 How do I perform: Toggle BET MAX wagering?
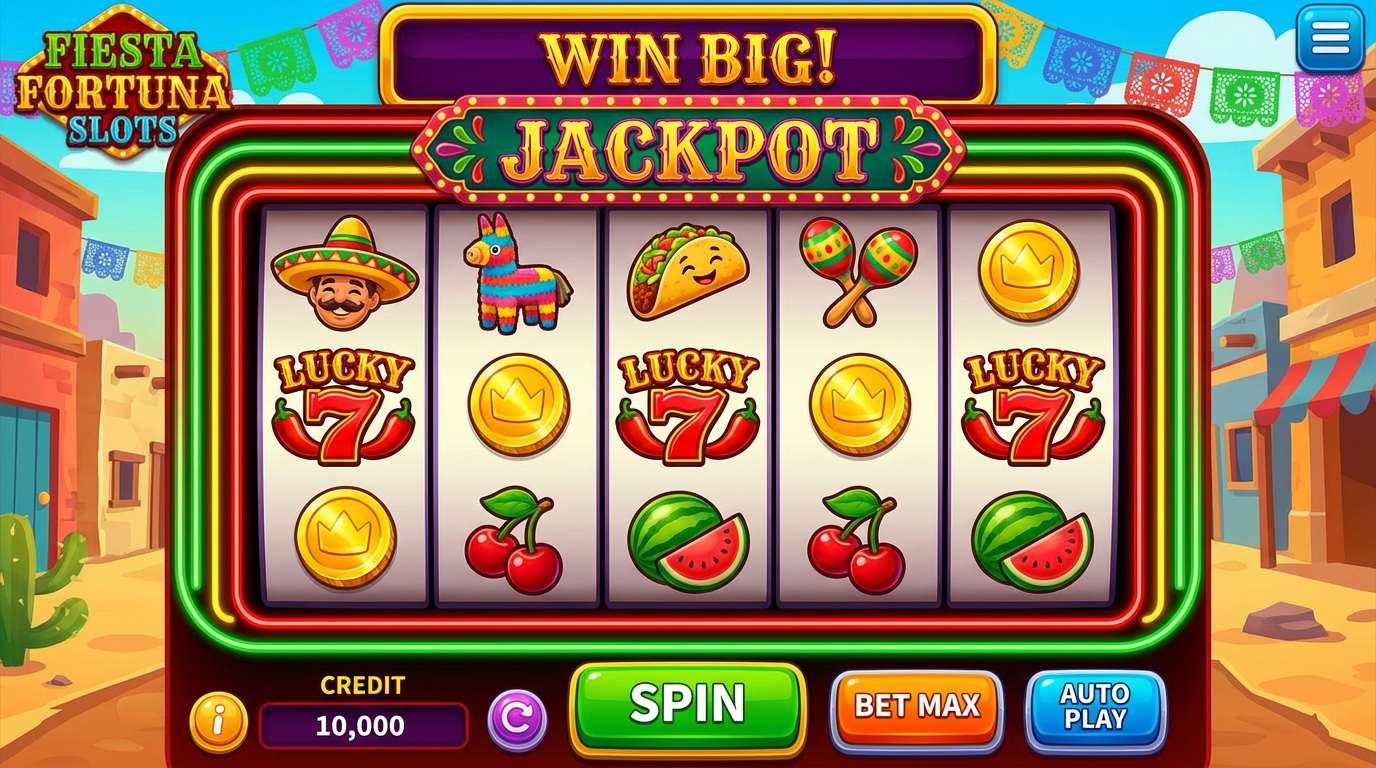(916, 705)
